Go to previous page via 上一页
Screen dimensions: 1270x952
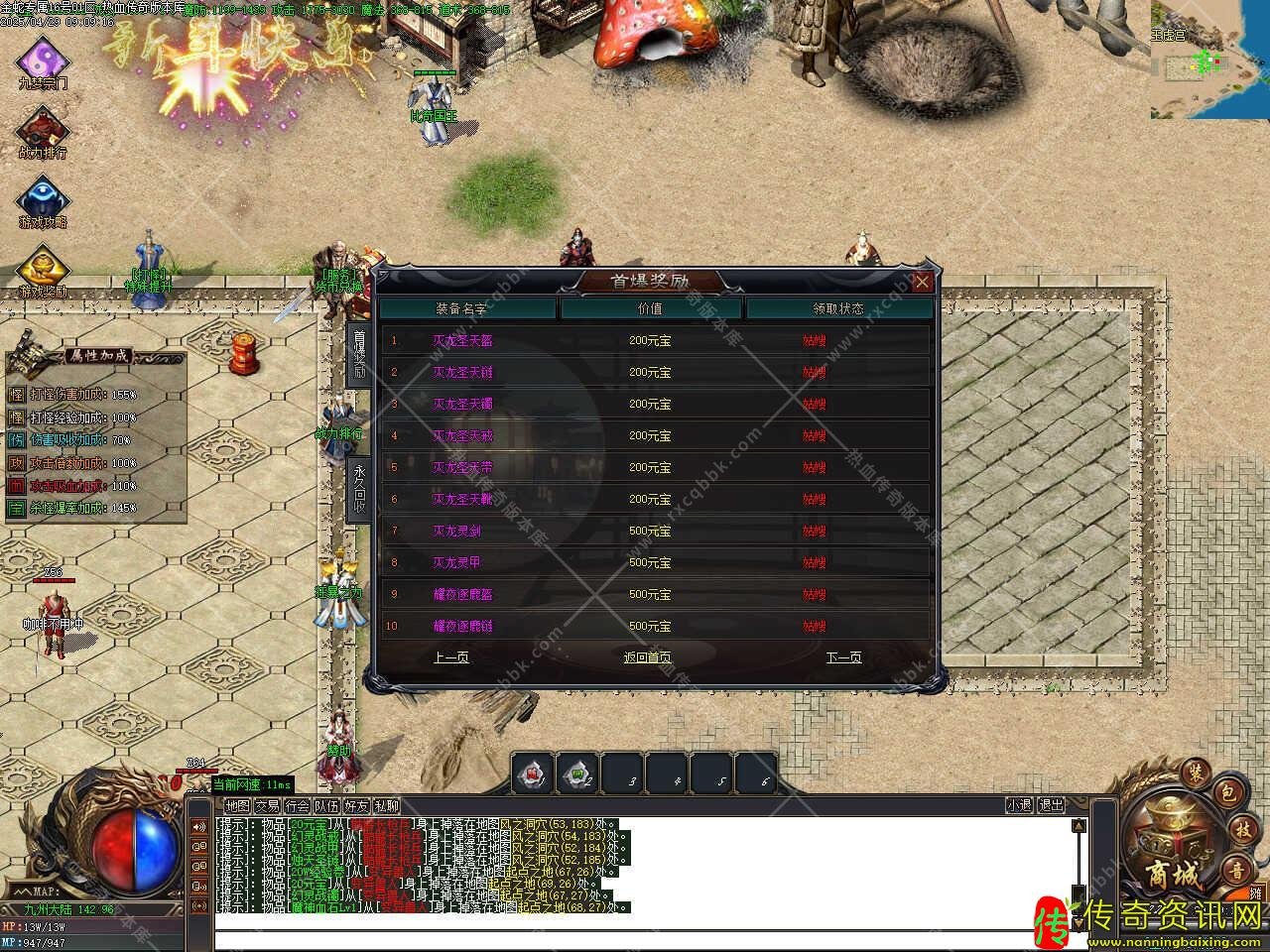(451, 657)
